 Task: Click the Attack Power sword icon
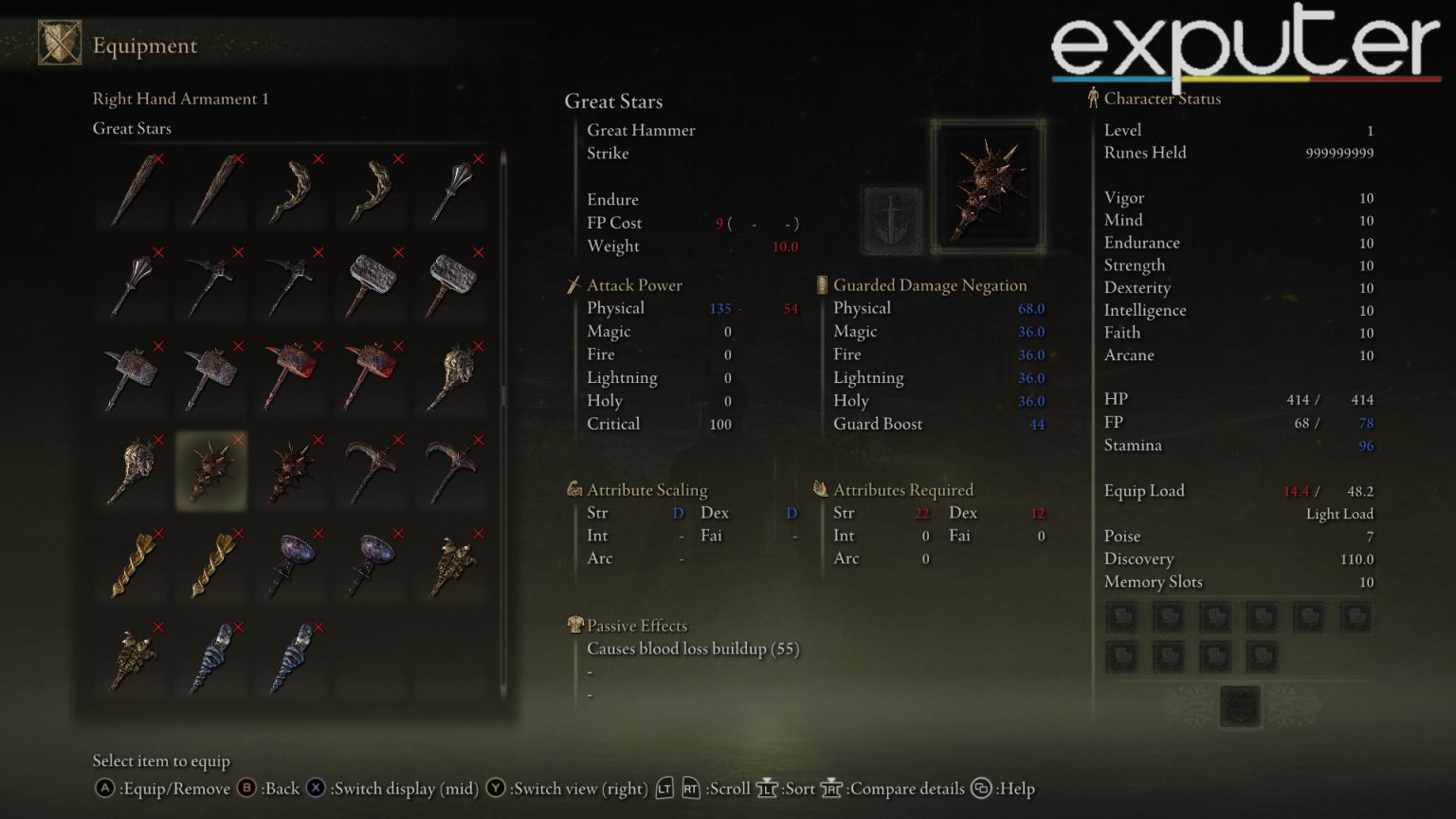pyautogui.click(x=574, y=284)
